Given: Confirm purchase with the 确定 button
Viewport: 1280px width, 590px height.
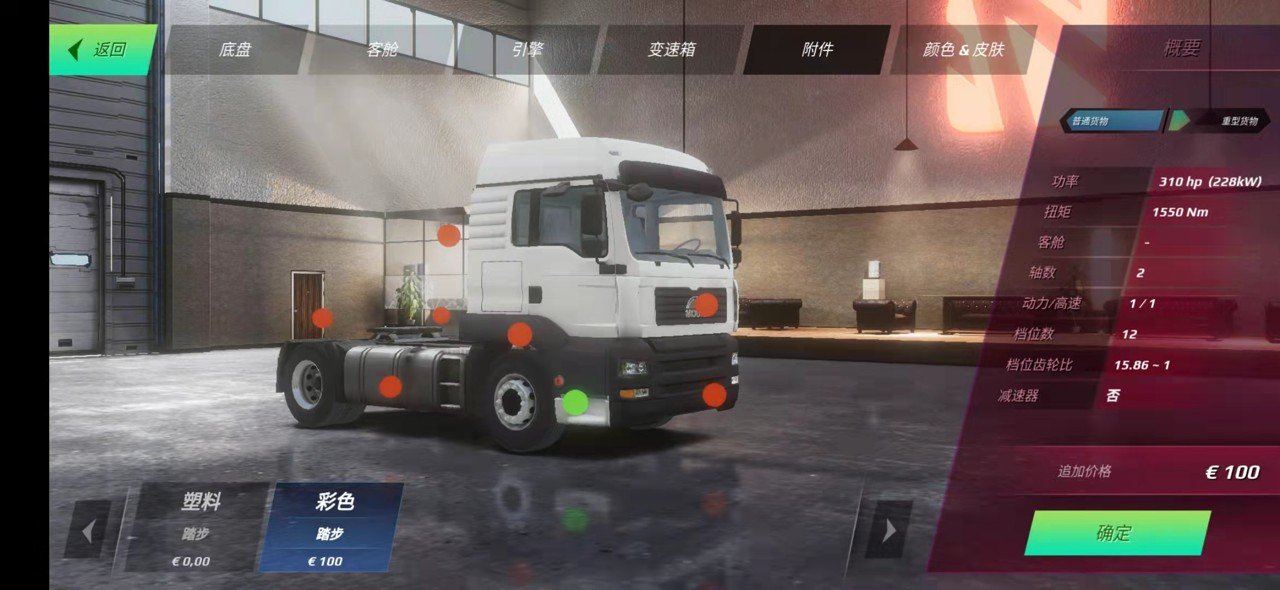Looking at the screenshot, I should point(1115,533).
